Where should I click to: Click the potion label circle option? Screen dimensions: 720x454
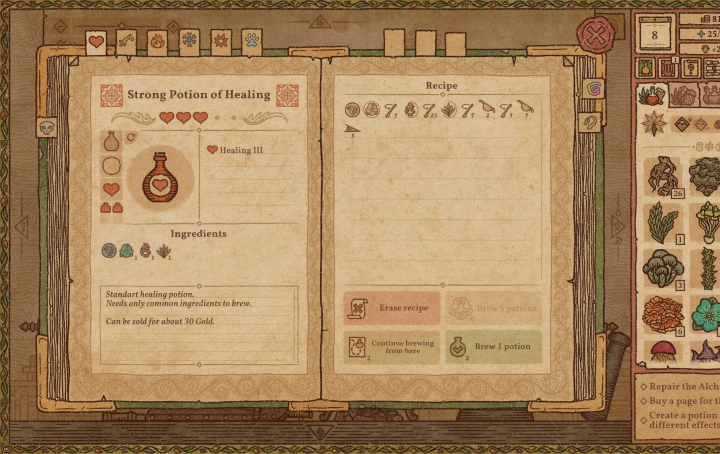[112, 166]
